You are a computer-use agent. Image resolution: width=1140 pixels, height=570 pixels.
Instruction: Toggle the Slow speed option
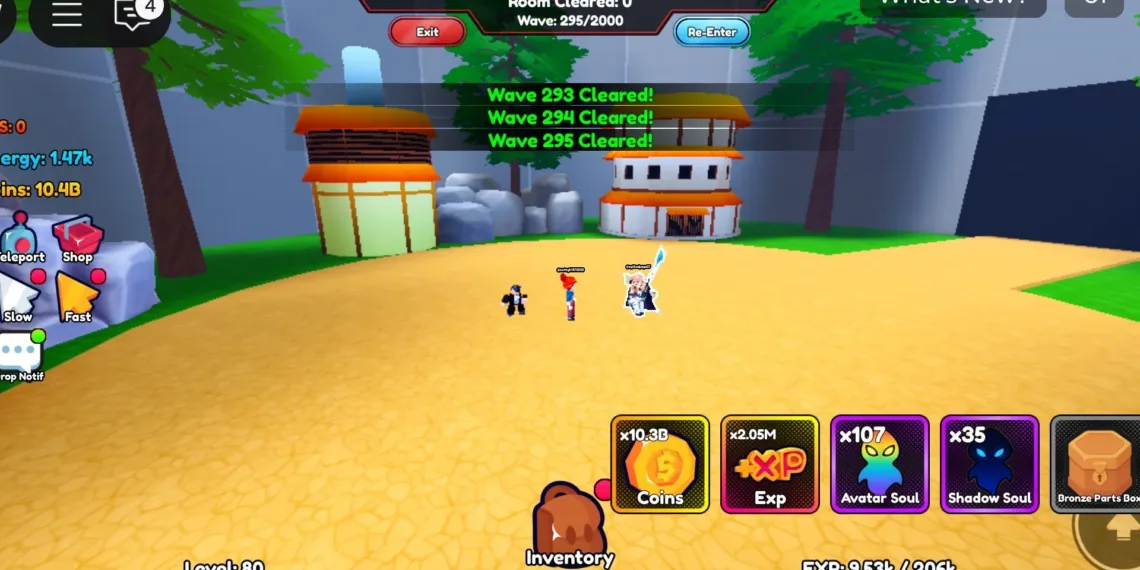click(x=18, y=298)
